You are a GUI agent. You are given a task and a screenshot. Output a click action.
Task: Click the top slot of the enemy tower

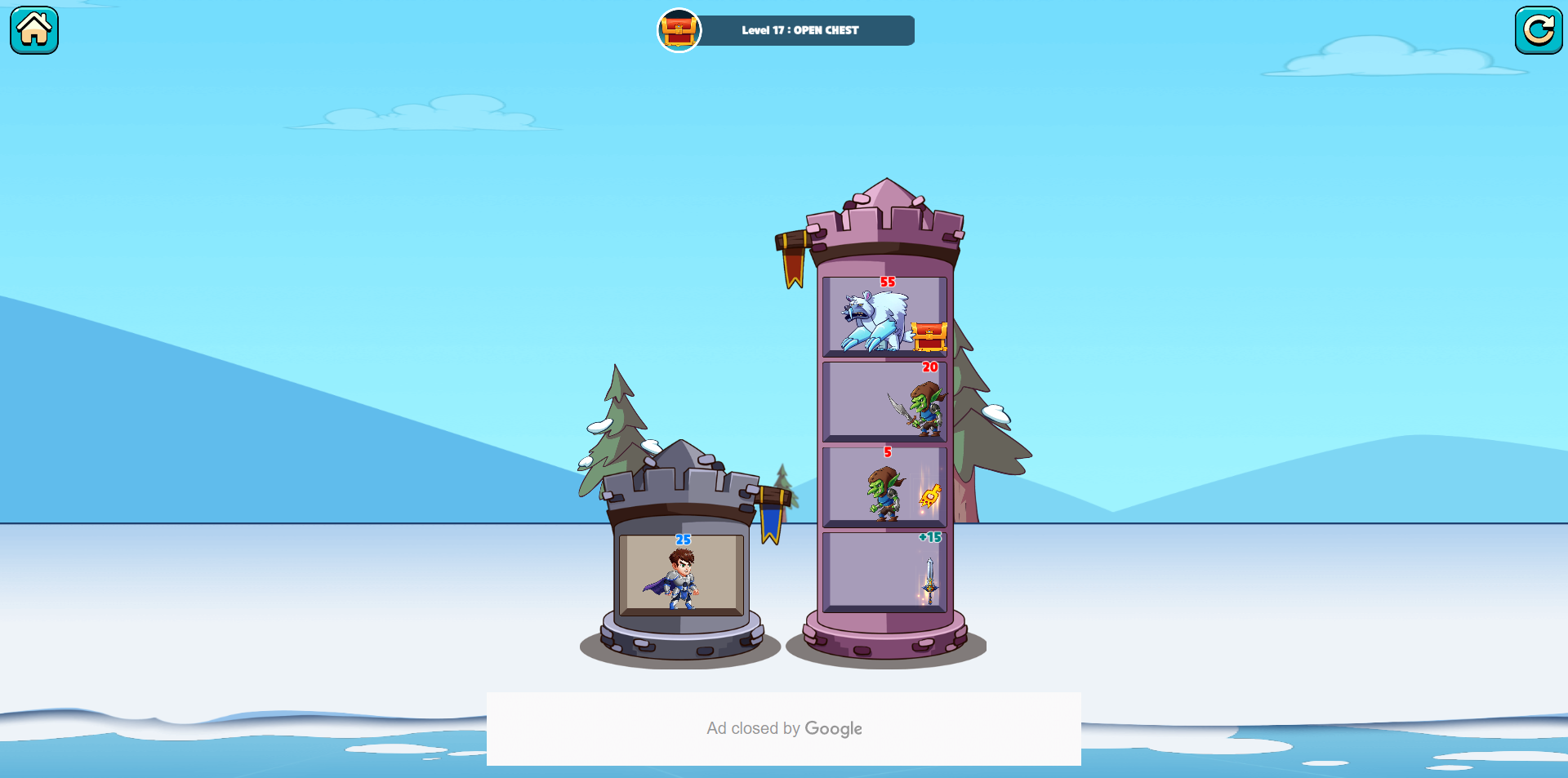[x=884, y=315]
